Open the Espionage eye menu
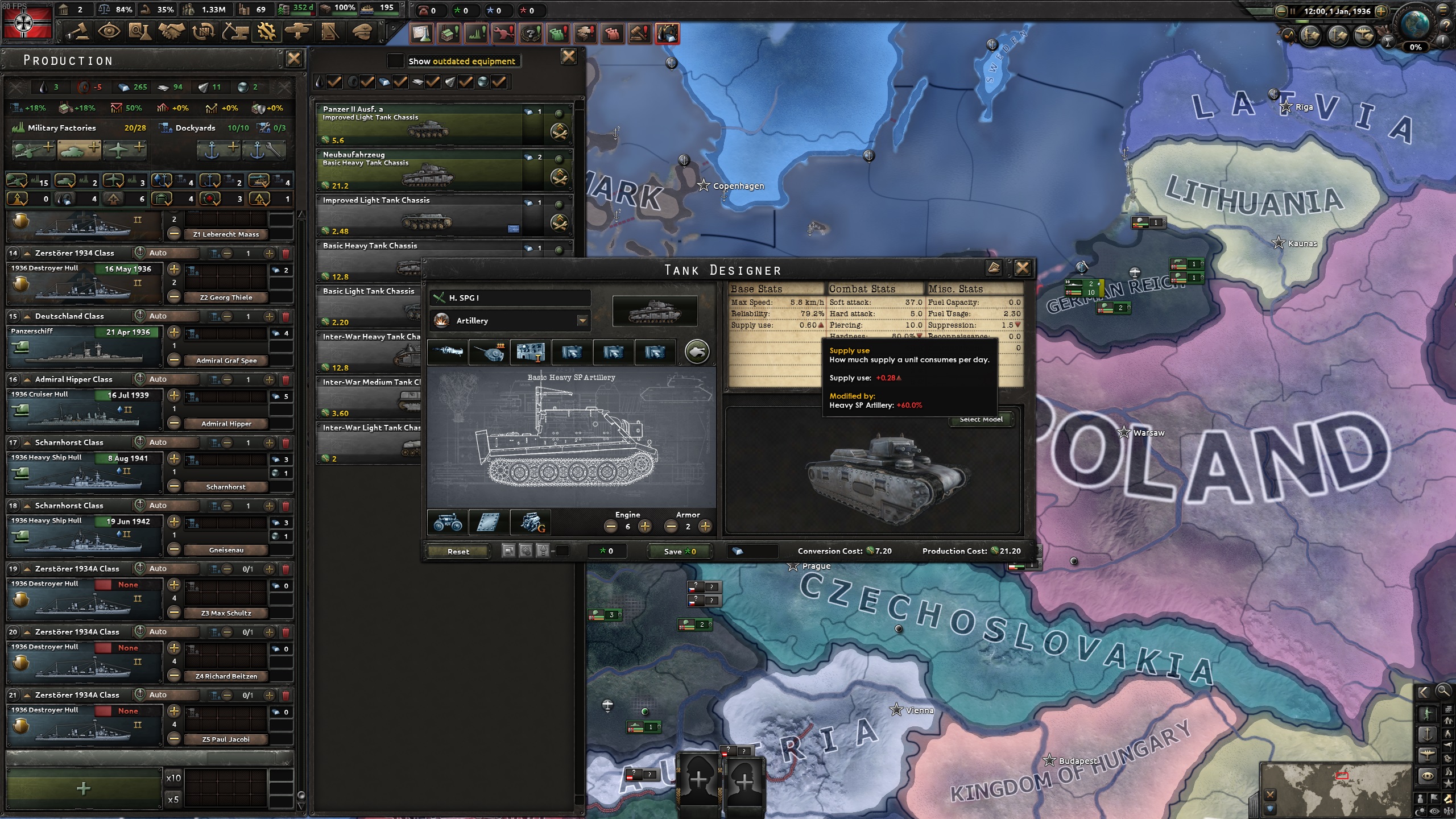Image resolution: width=1456 pixels, height=819 pixels. pos(110,32)
